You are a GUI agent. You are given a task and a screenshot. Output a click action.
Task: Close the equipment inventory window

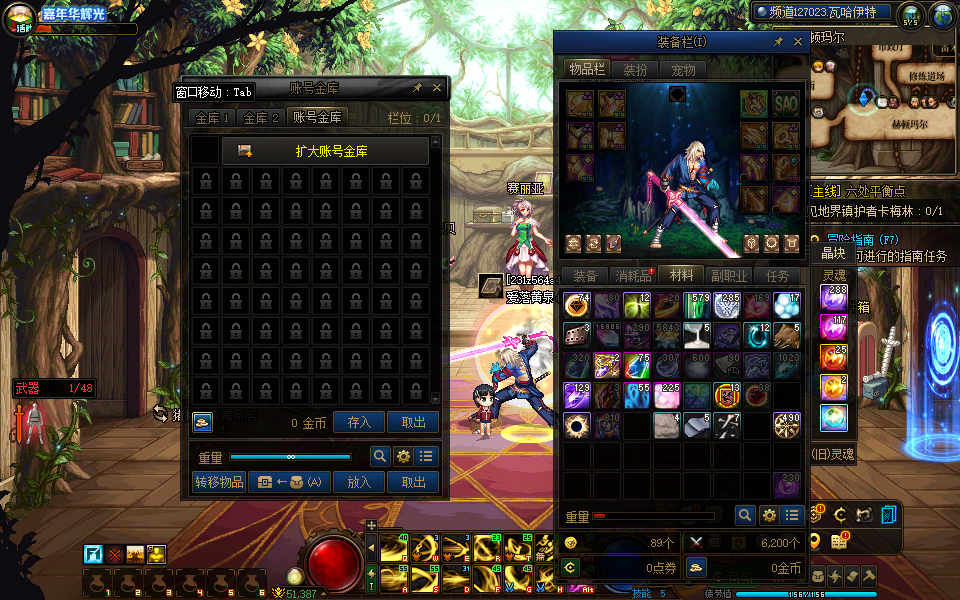click(798, 42)
